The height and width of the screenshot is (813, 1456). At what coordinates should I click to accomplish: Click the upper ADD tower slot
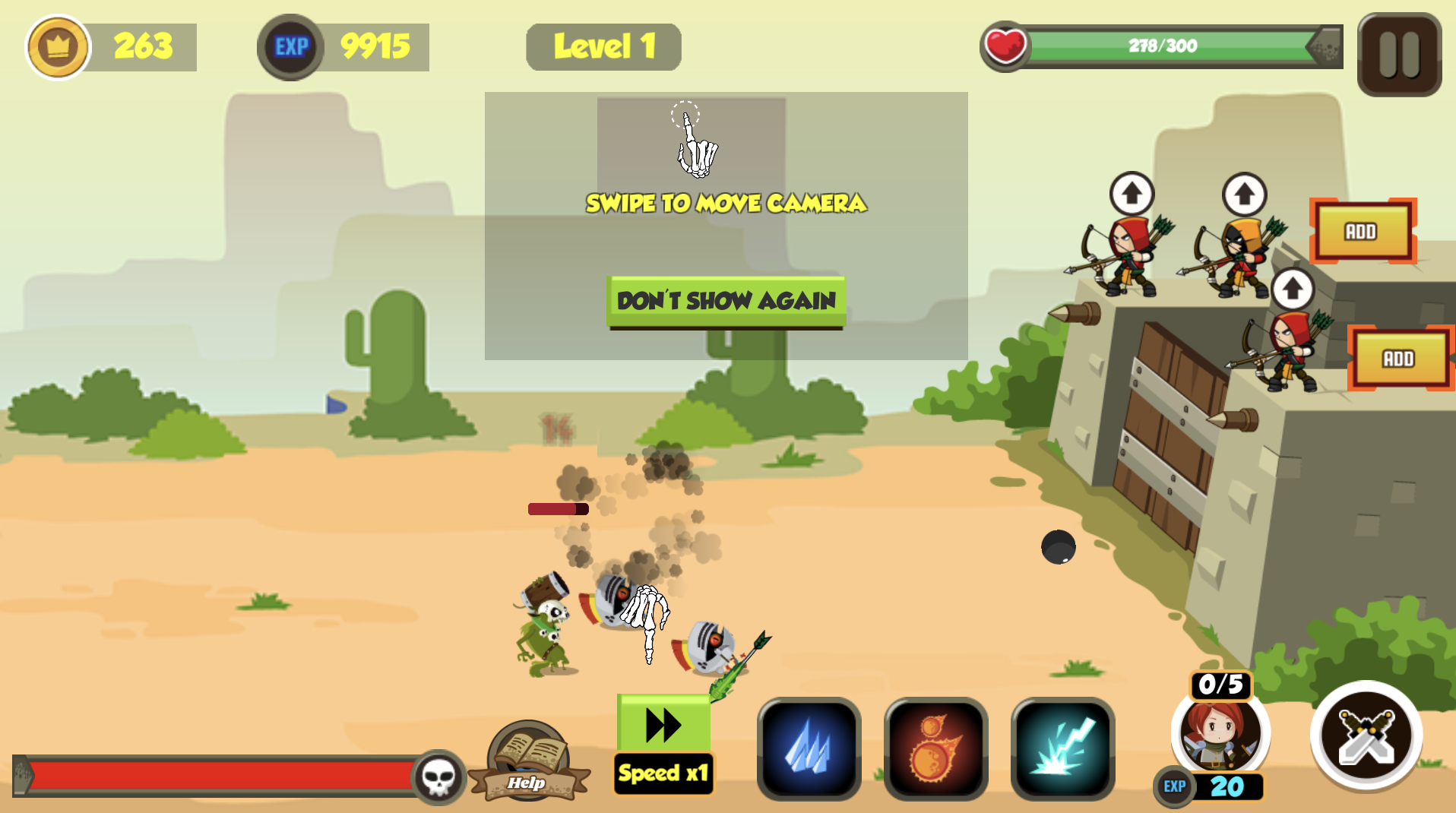[1363, 232]
